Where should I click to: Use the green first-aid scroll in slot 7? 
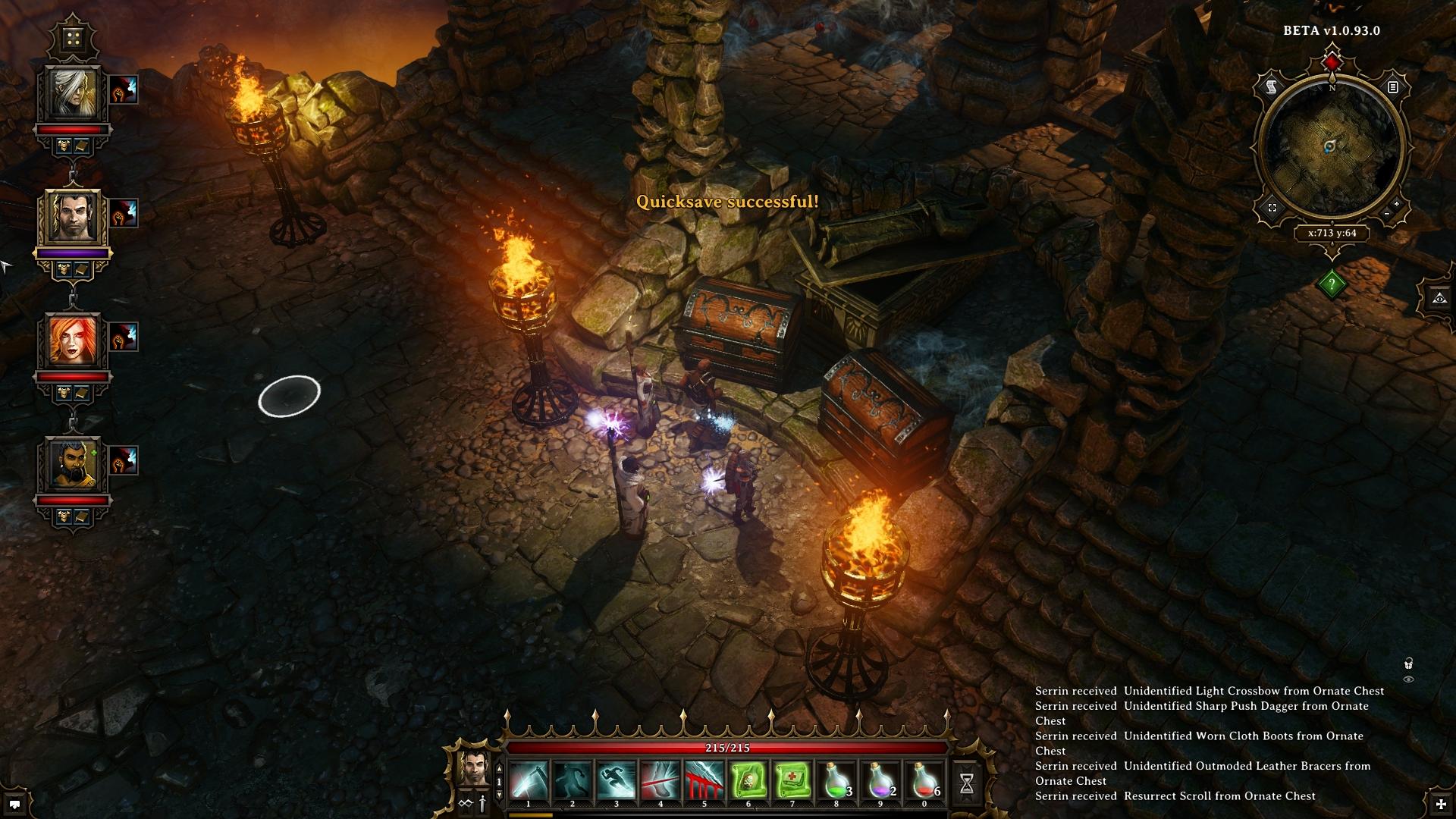tap(792, 781)
